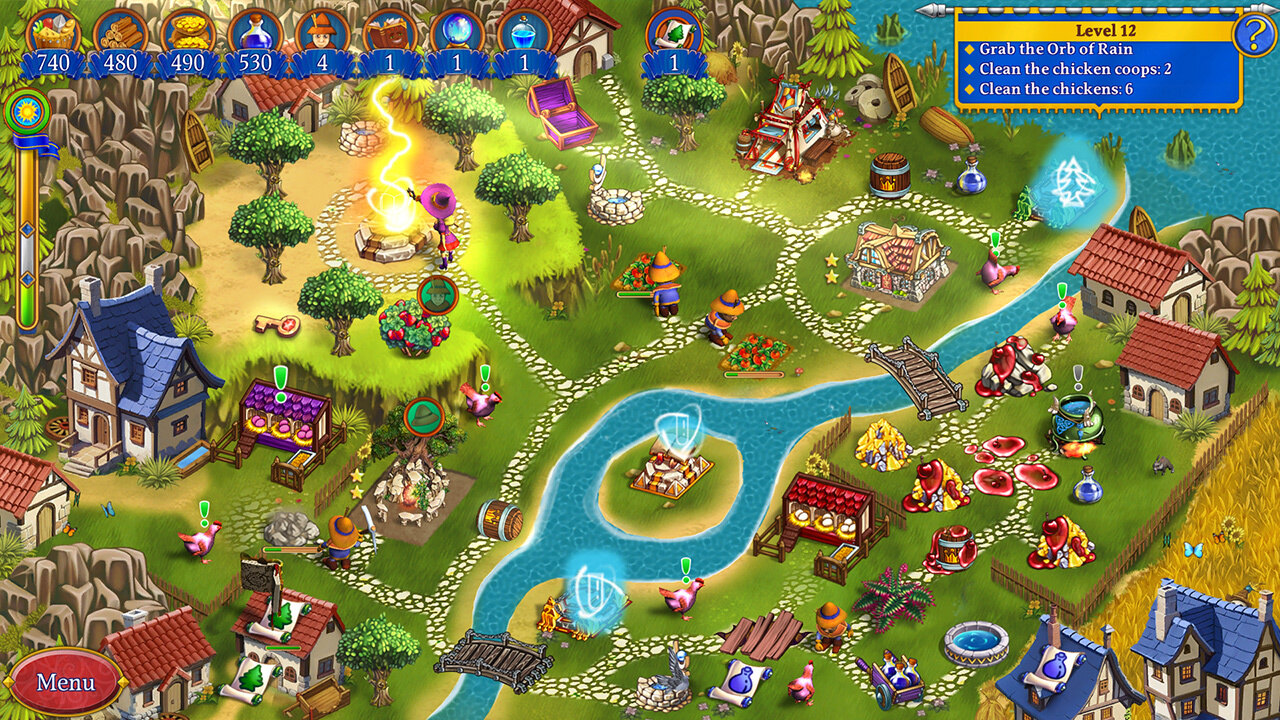The width and height of the screenshot is (1280, 720).
Task: Select the purple mana potion icon
Action: tap(254, 31)
